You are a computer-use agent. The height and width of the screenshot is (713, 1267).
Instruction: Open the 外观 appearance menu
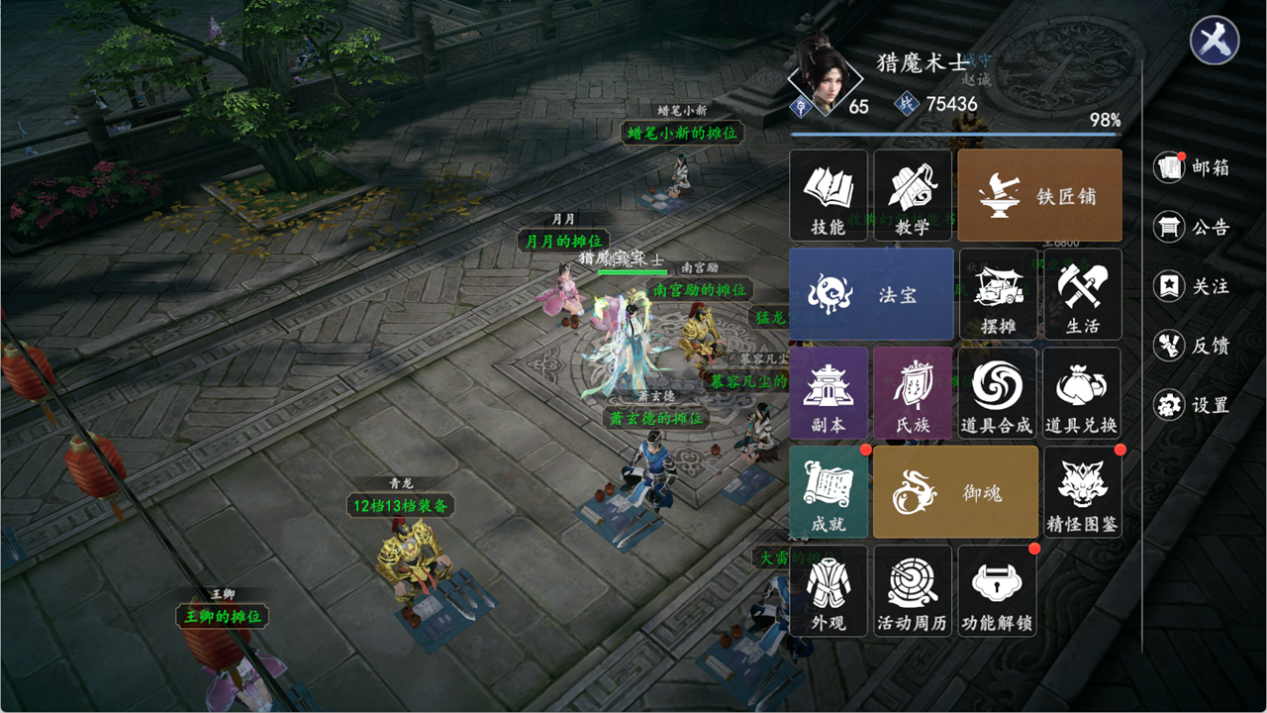pos(828,590)
